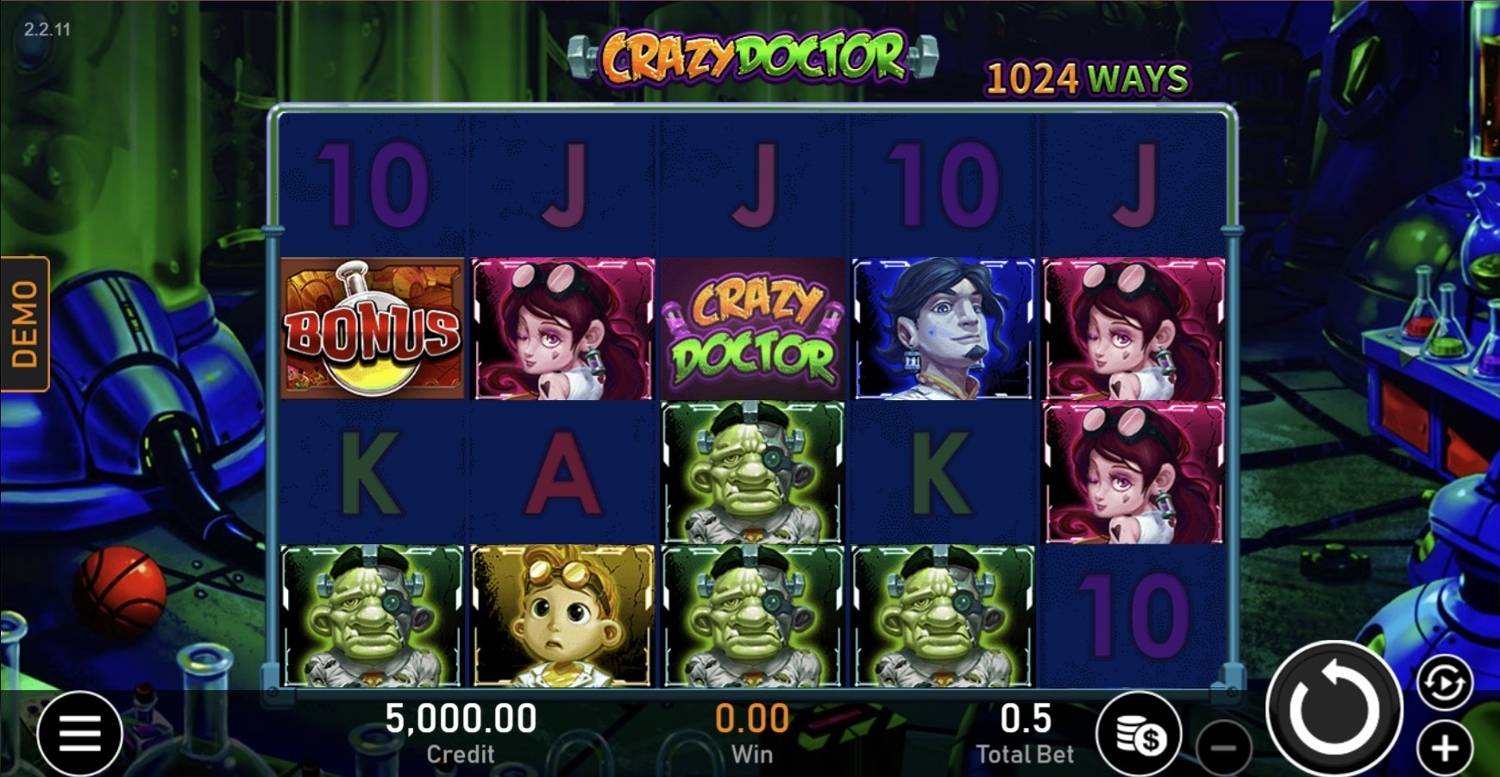Click the version number 2.2.11

[x=45, y=29]
